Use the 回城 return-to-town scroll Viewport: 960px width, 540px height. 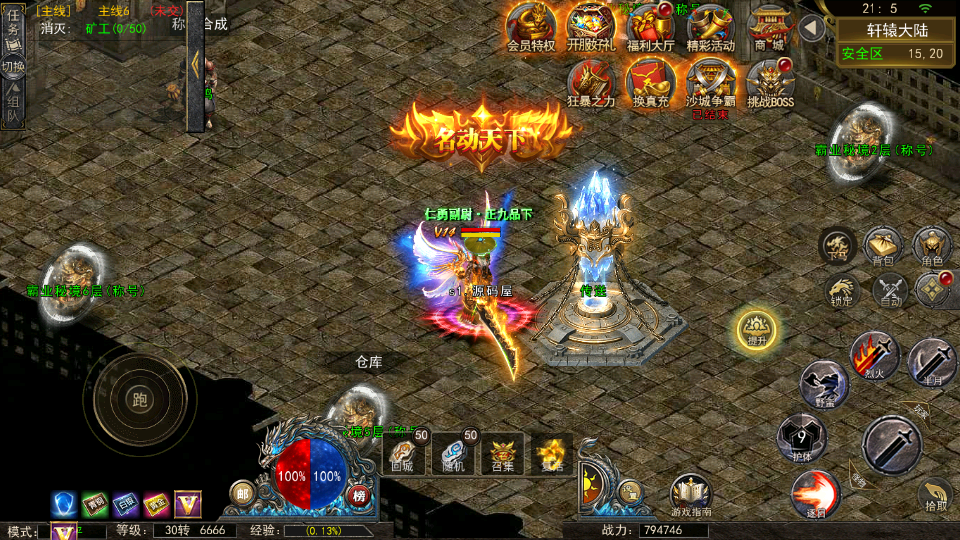402,455
